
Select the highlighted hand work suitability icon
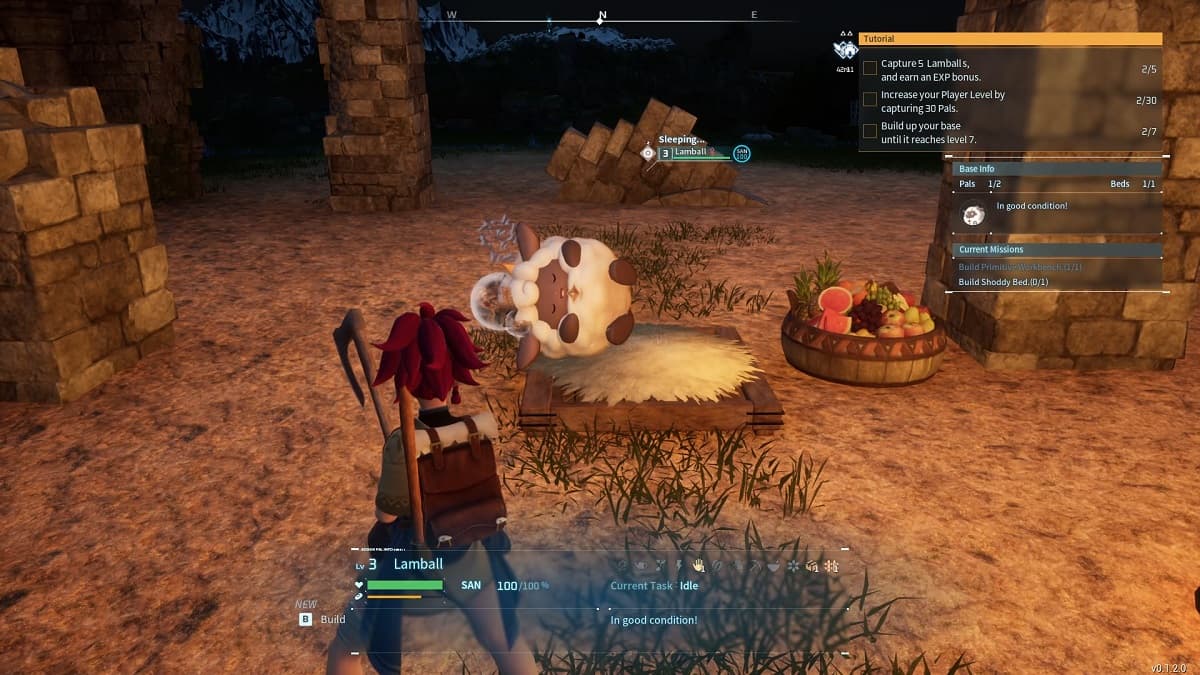698,566
